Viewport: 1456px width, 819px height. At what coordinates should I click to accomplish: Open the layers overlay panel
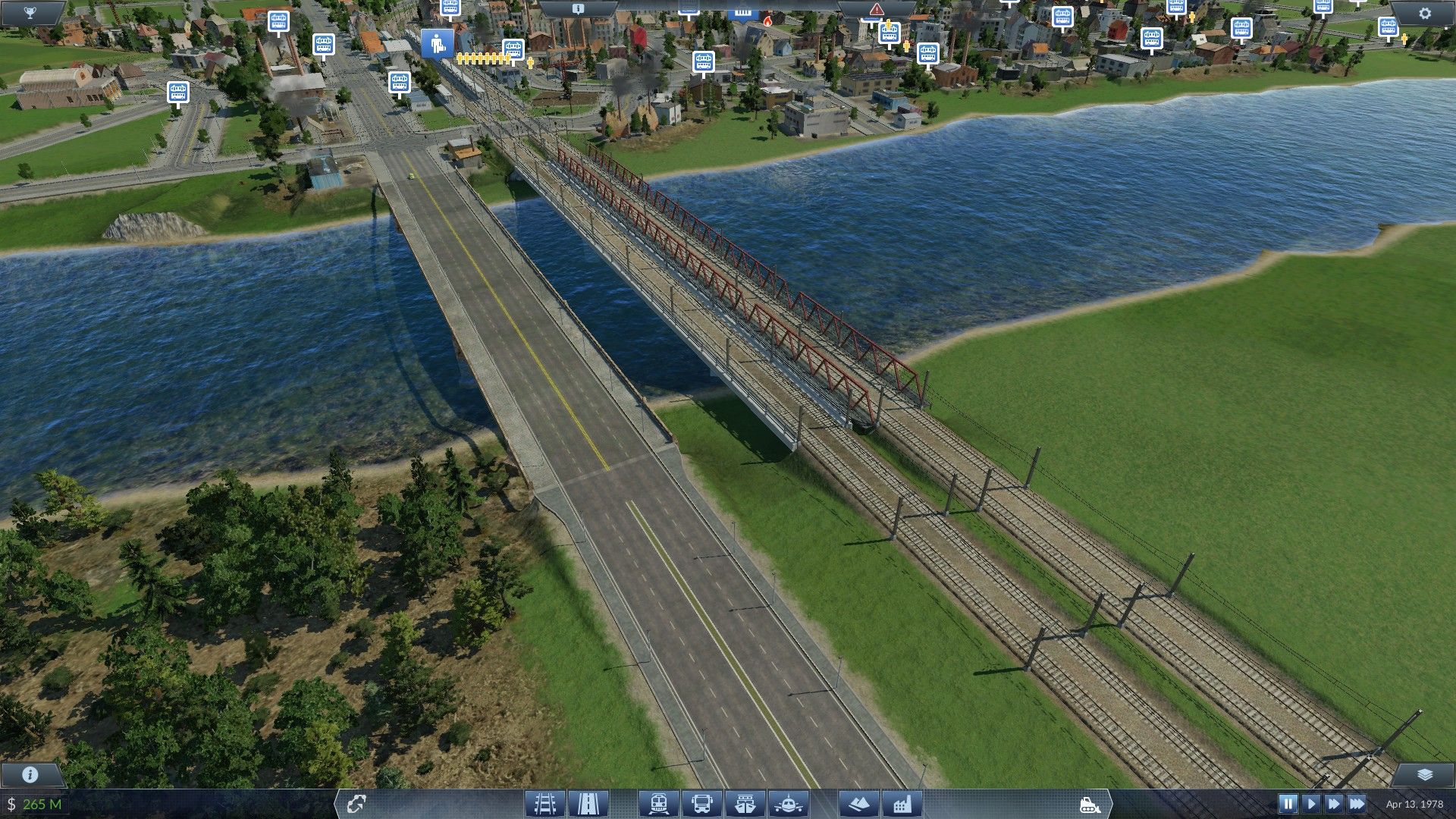click(x=1424, y=774)
